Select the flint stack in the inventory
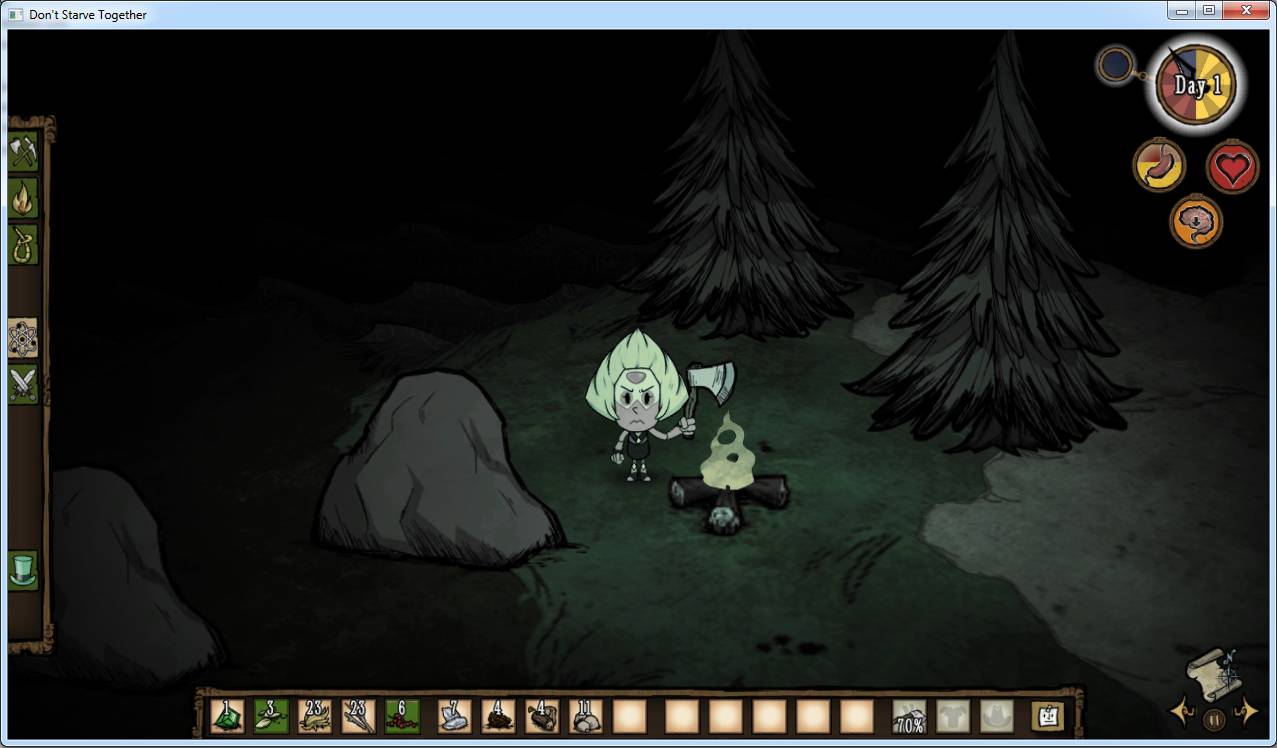 454,716
